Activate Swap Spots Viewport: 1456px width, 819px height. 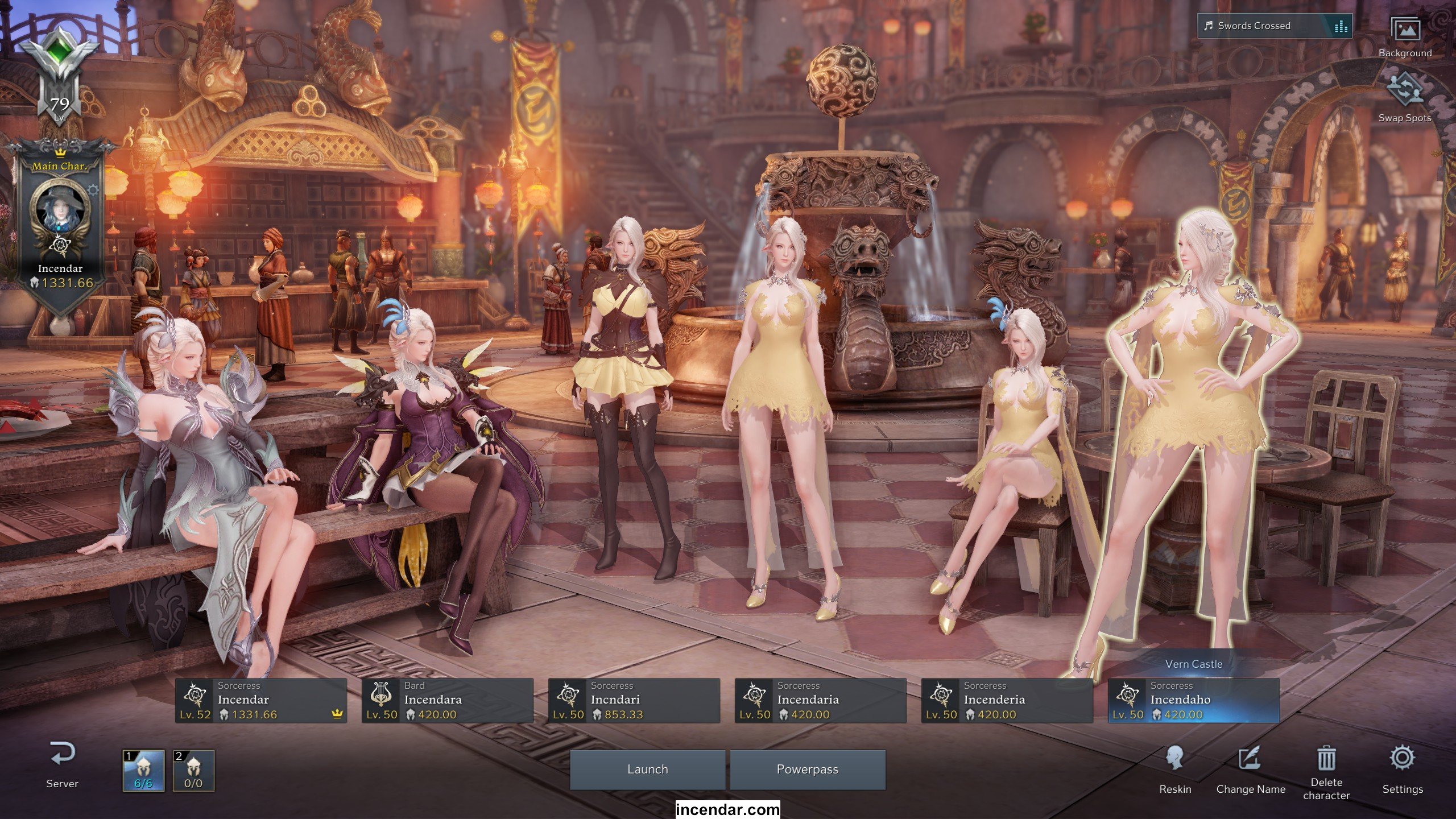1405,97
